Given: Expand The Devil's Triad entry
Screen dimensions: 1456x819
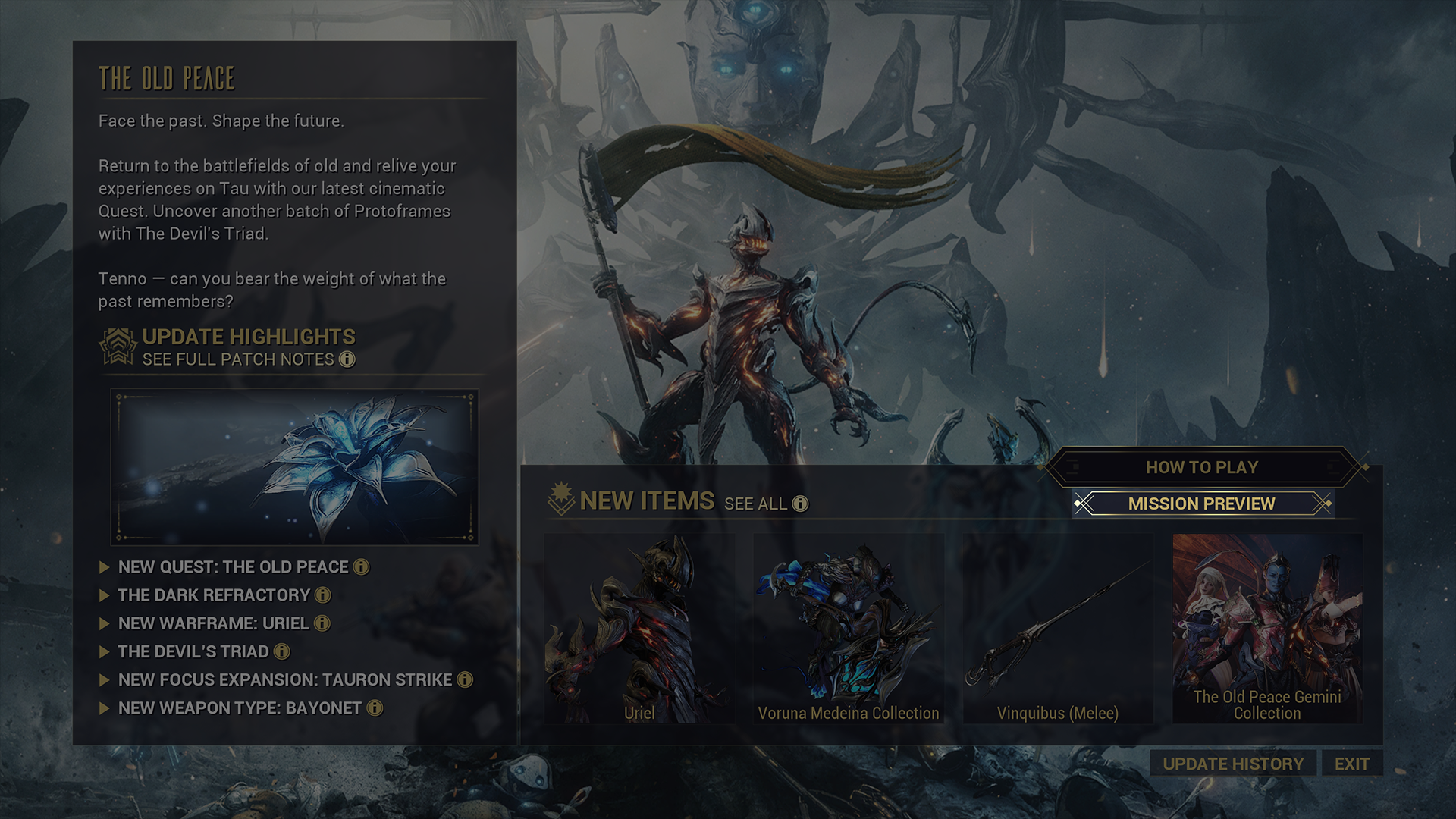Looking at the screenshot, I should click(x=193, y=651).
